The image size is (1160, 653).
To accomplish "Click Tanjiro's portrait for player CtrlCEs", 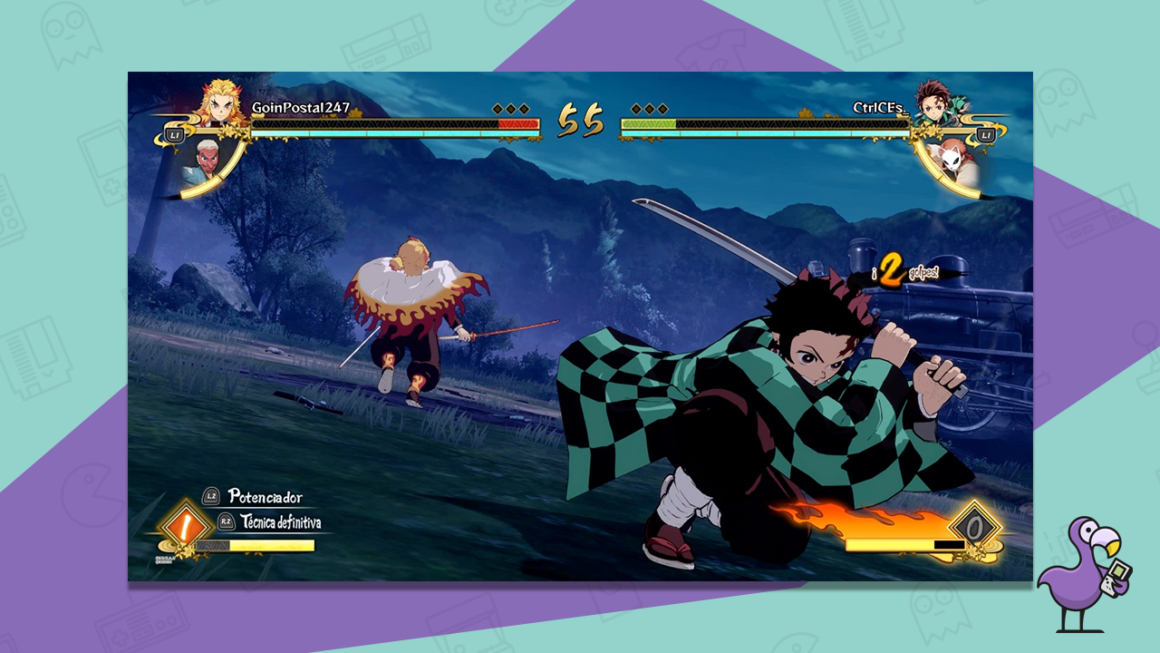I will coord(933,105).
